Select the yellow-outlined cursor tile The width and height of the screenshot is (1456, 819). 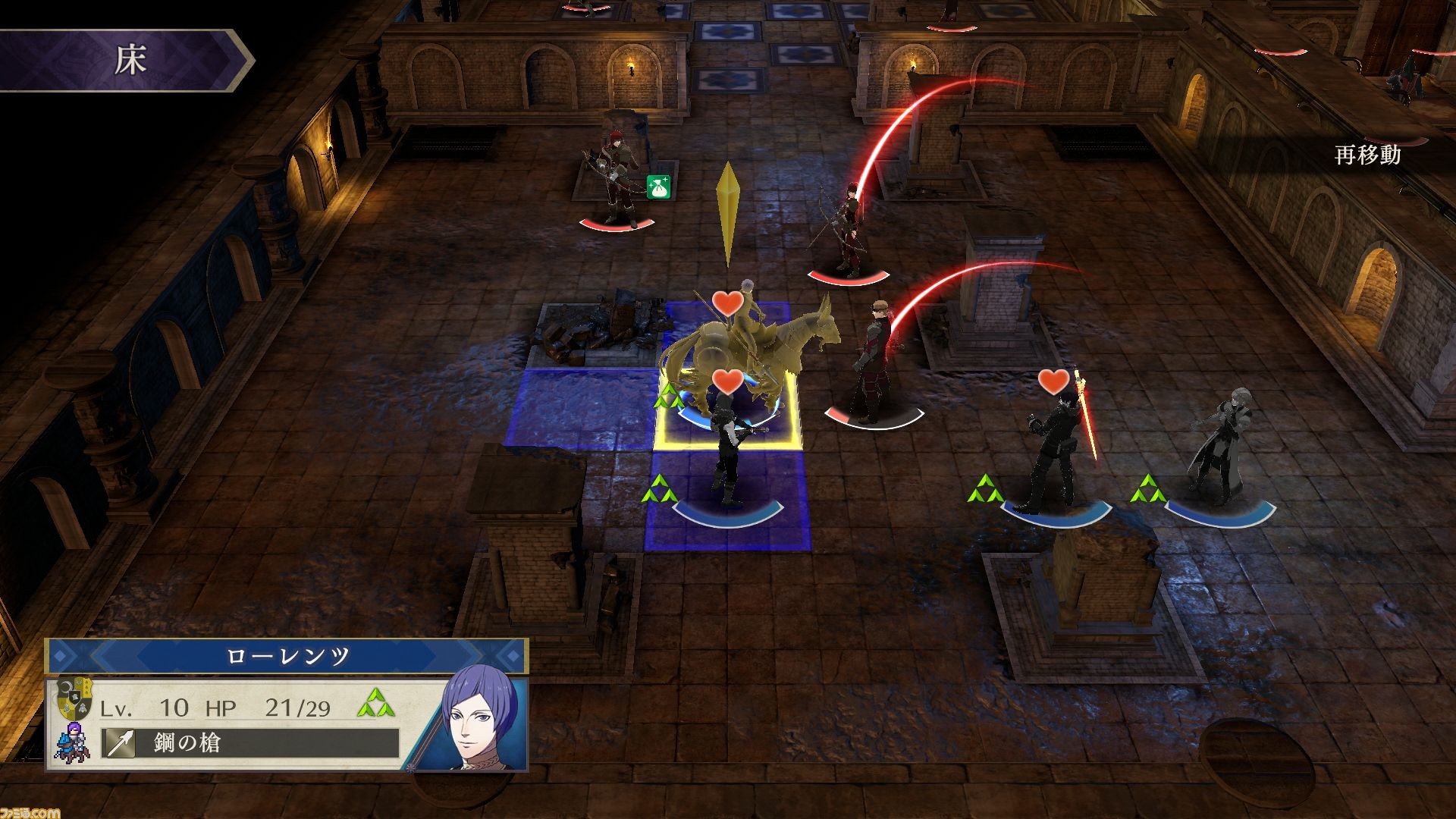[726, 410]
